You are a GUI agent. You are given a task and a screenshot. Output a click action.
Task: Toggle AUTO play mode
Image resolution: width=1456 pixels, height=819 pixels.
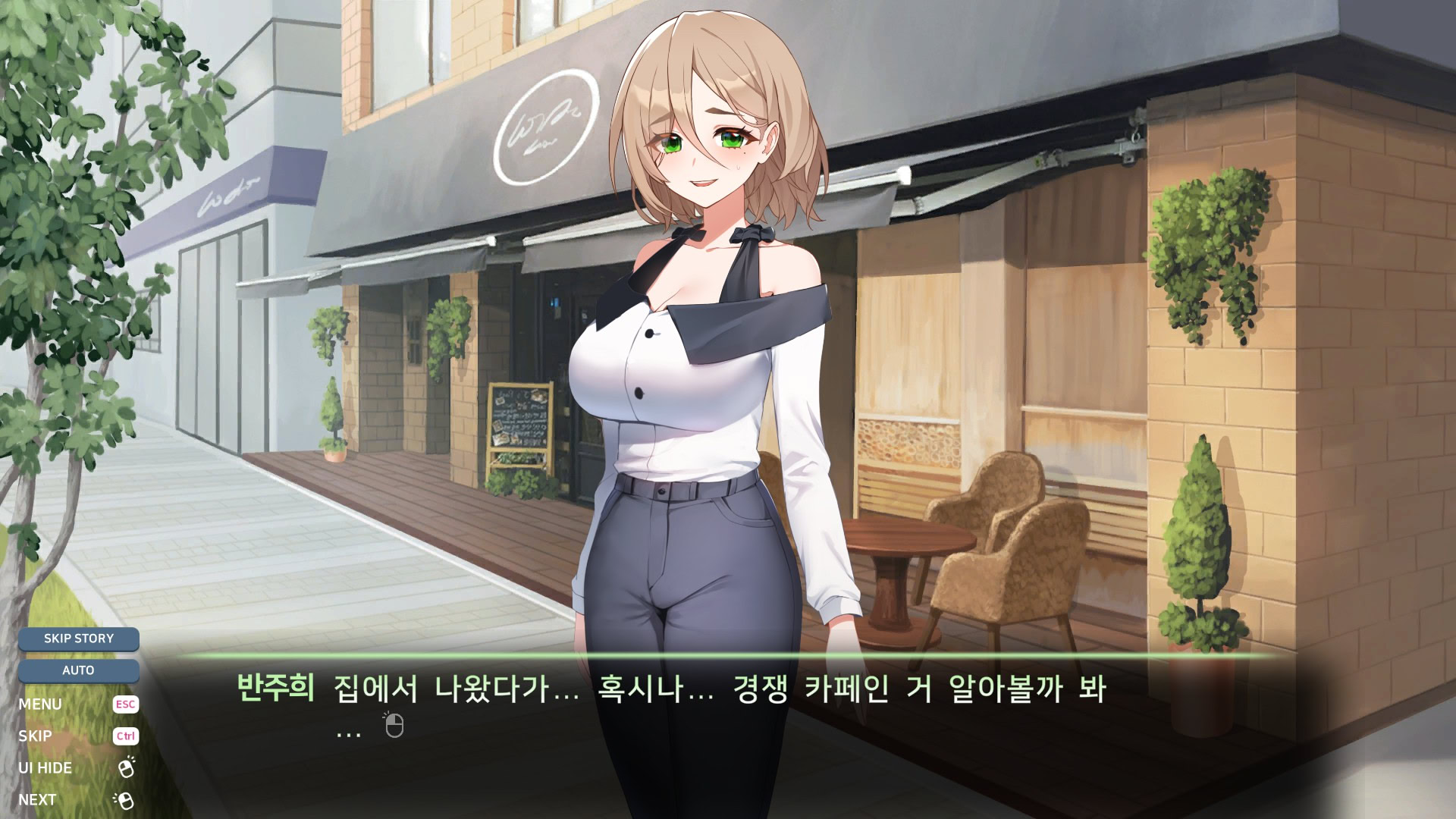point(79,670)
